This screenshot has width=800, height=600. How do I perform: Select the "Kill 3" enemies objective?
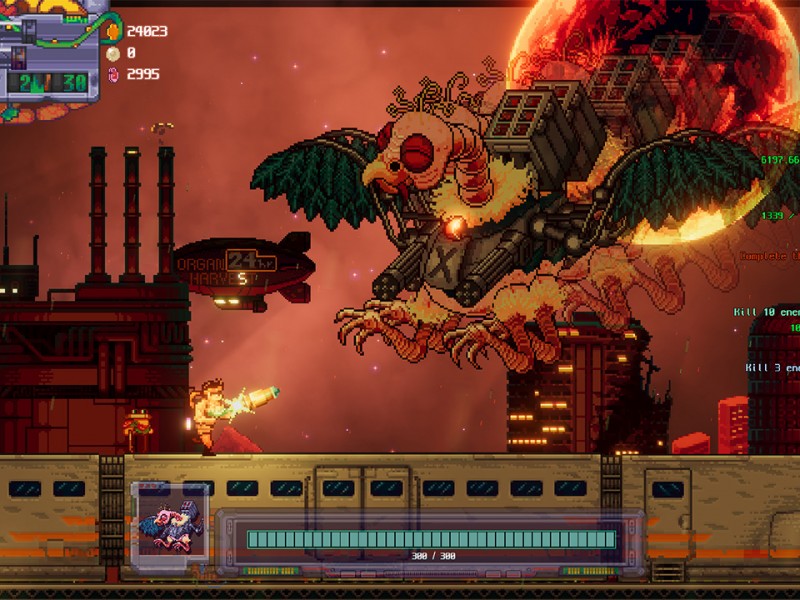pos(771,368)
